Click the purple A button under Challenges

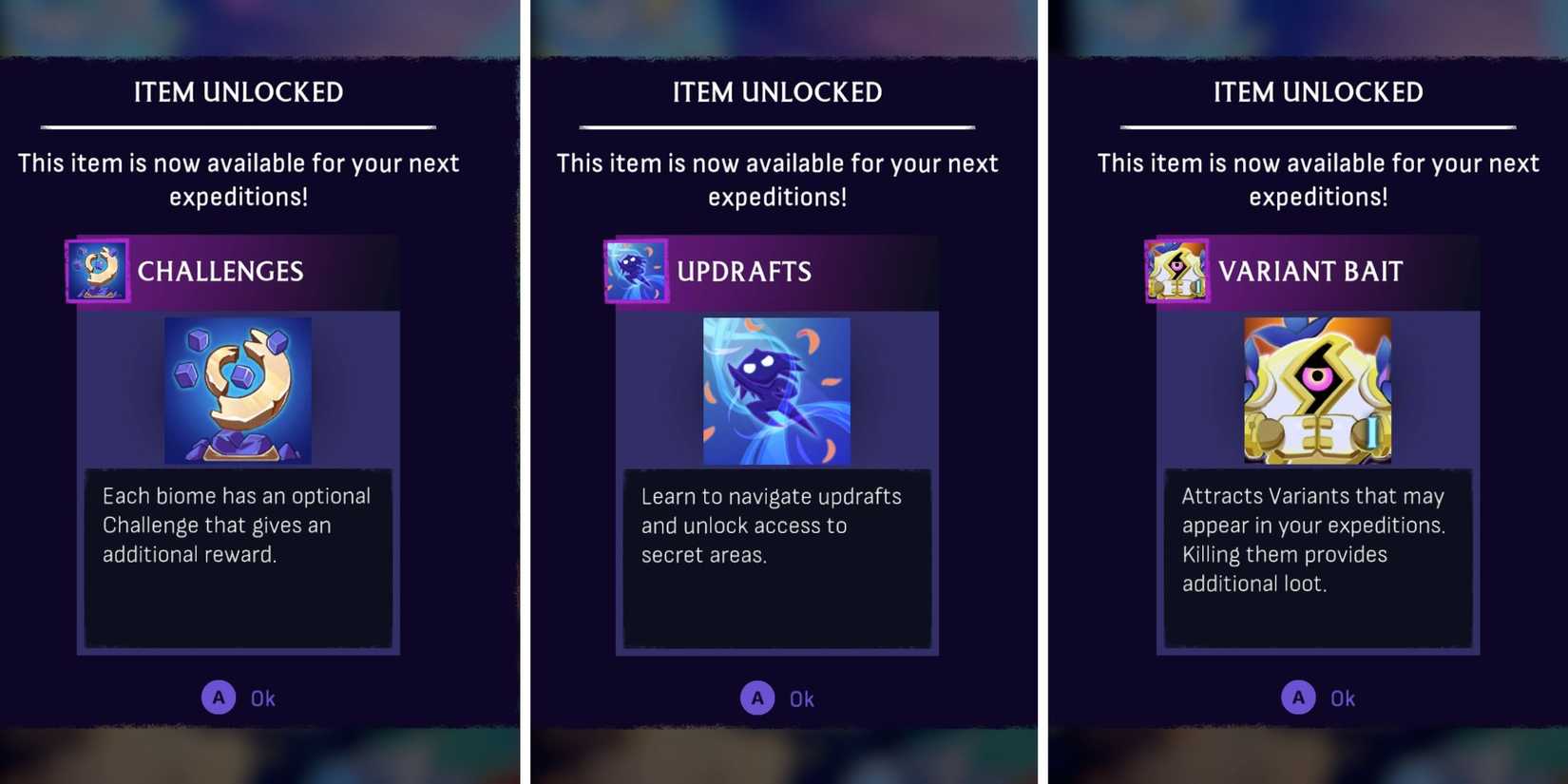pos(219,697)
